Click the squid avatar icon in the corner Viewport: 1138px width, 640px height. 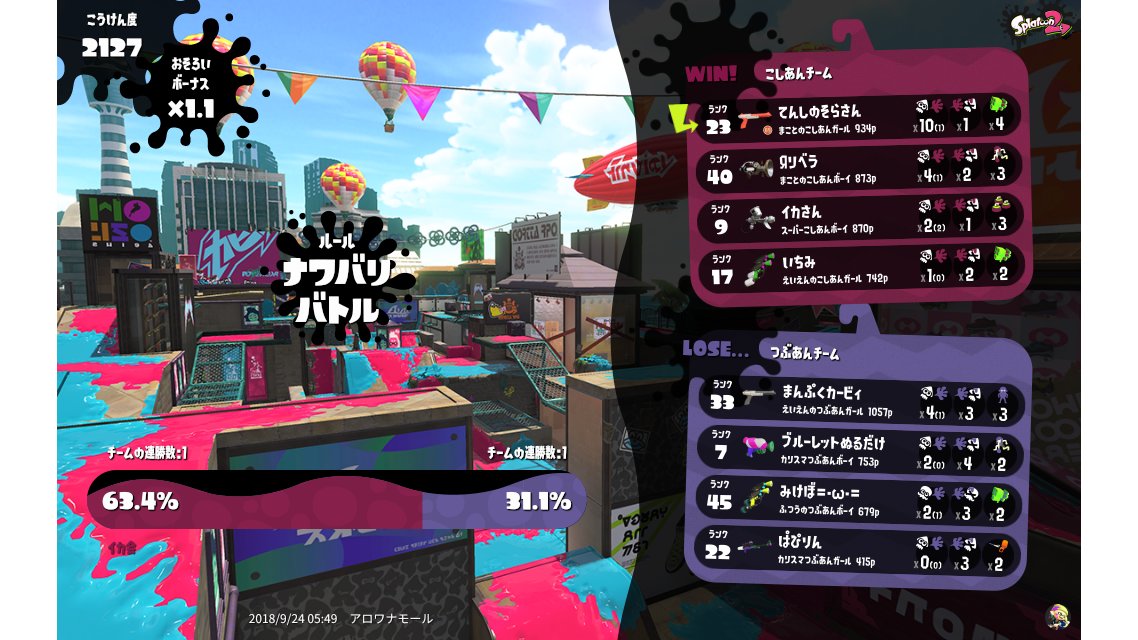pyautogui.click(x=1056, y=615)
